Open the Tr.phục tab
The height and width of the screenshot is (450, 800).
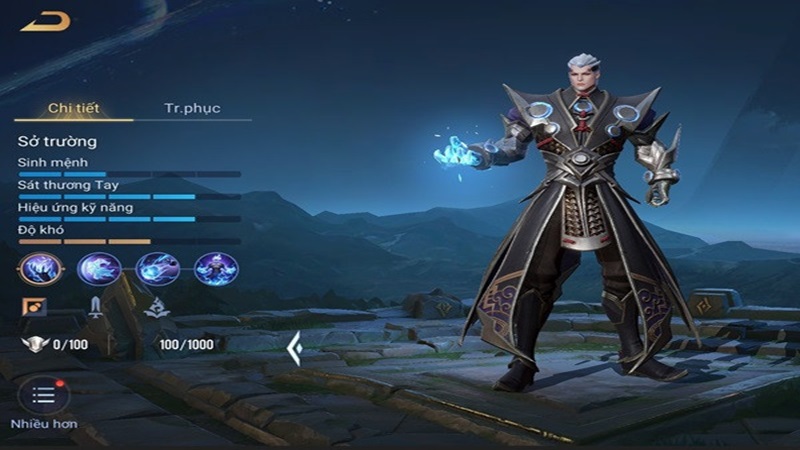192,108
